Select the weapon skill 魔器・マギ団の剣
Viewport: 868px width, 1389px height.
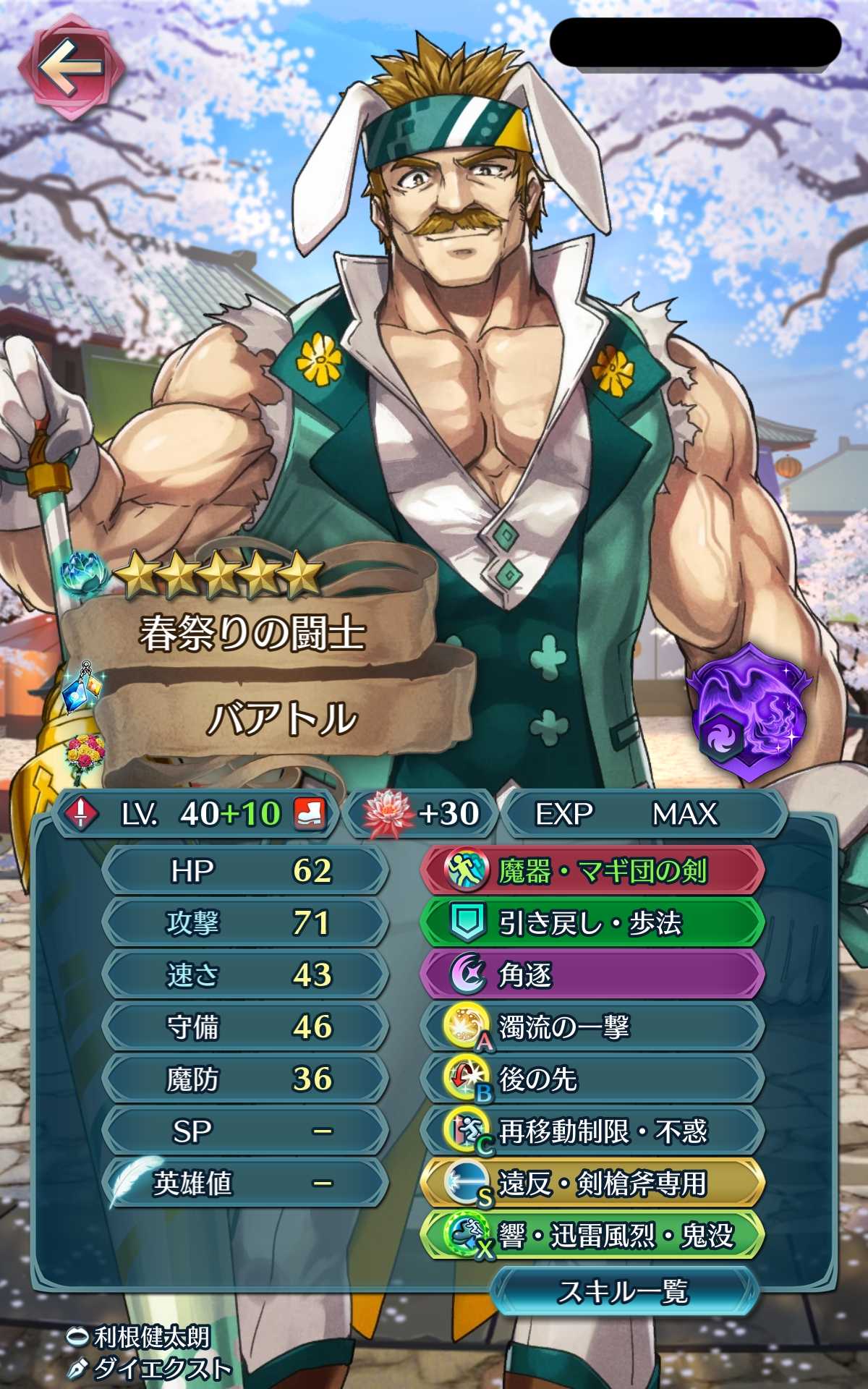(x=593, y=870)
